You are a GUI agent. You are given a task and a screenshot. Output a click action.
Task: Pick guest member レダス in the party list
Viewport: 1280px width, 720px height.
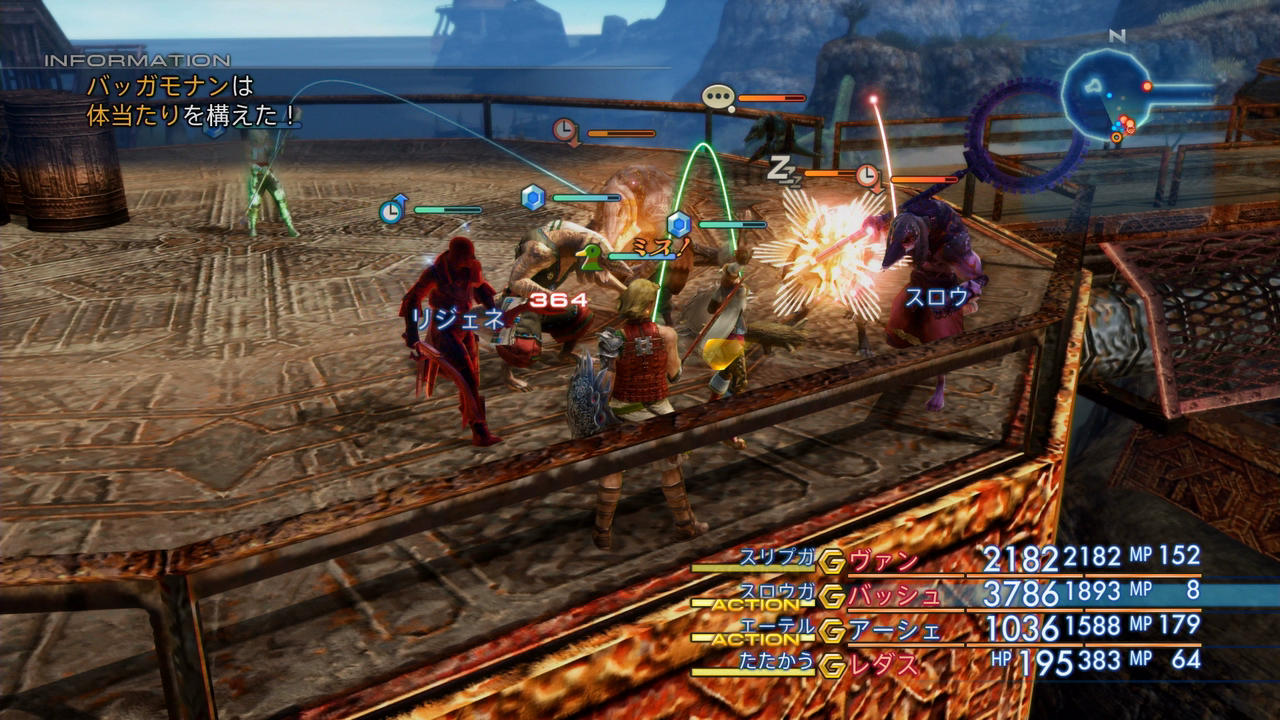884,663
